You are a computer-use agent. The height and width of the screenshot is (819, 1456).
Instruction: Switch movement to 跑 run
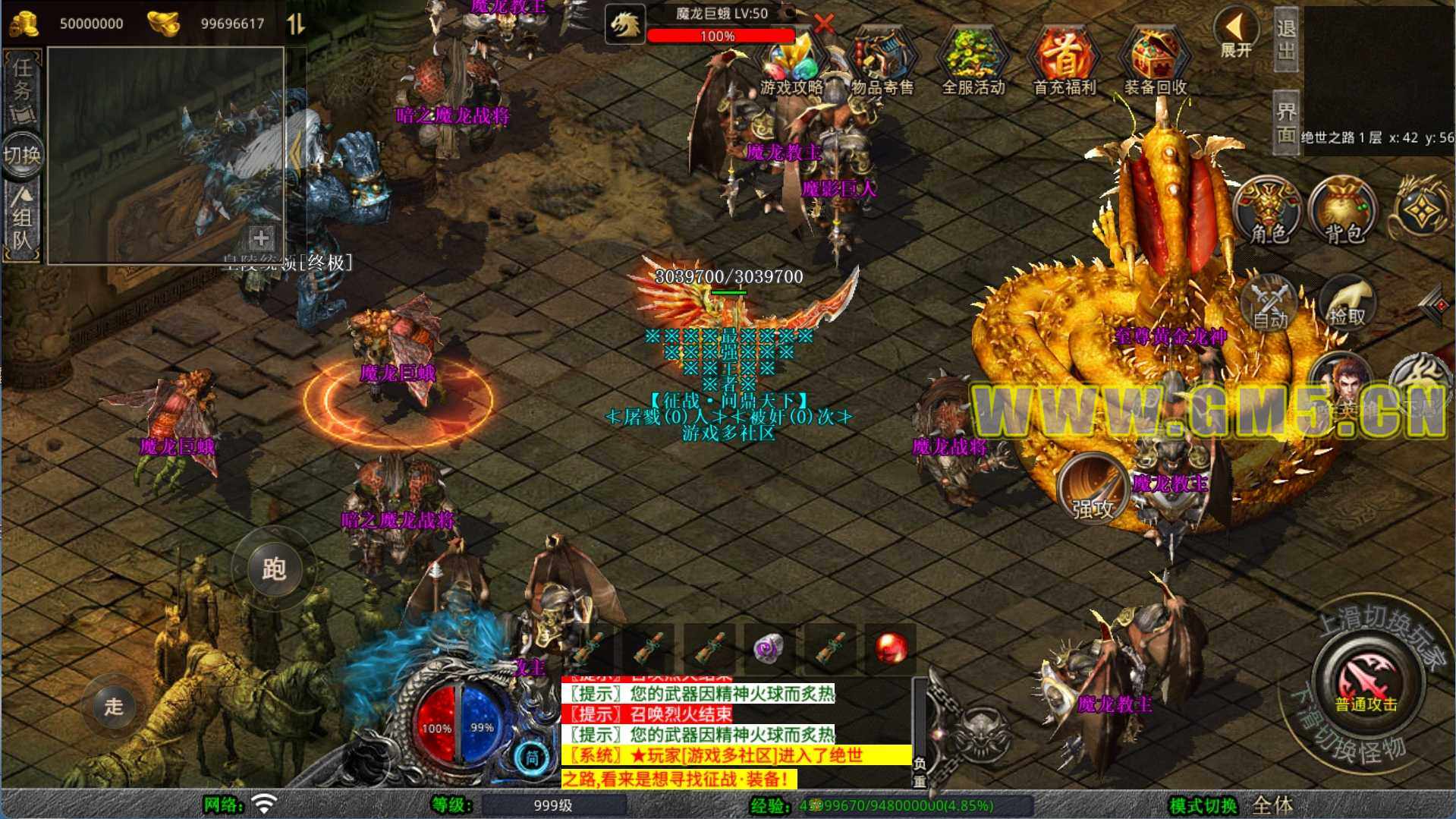click(x=274, y=569)
